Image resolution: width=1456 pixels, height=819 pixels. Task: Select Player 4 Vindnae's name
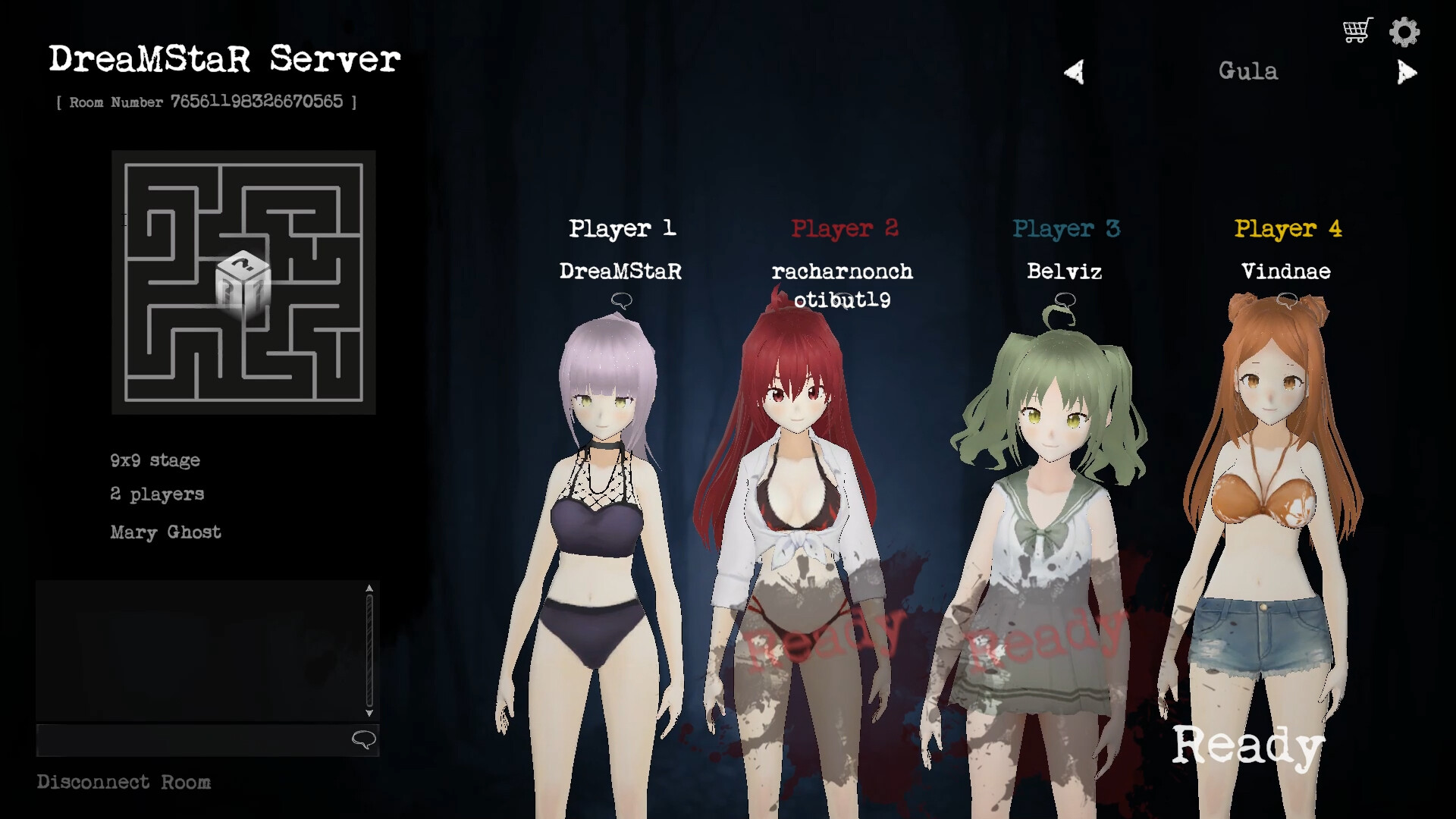coord(1286,271)
